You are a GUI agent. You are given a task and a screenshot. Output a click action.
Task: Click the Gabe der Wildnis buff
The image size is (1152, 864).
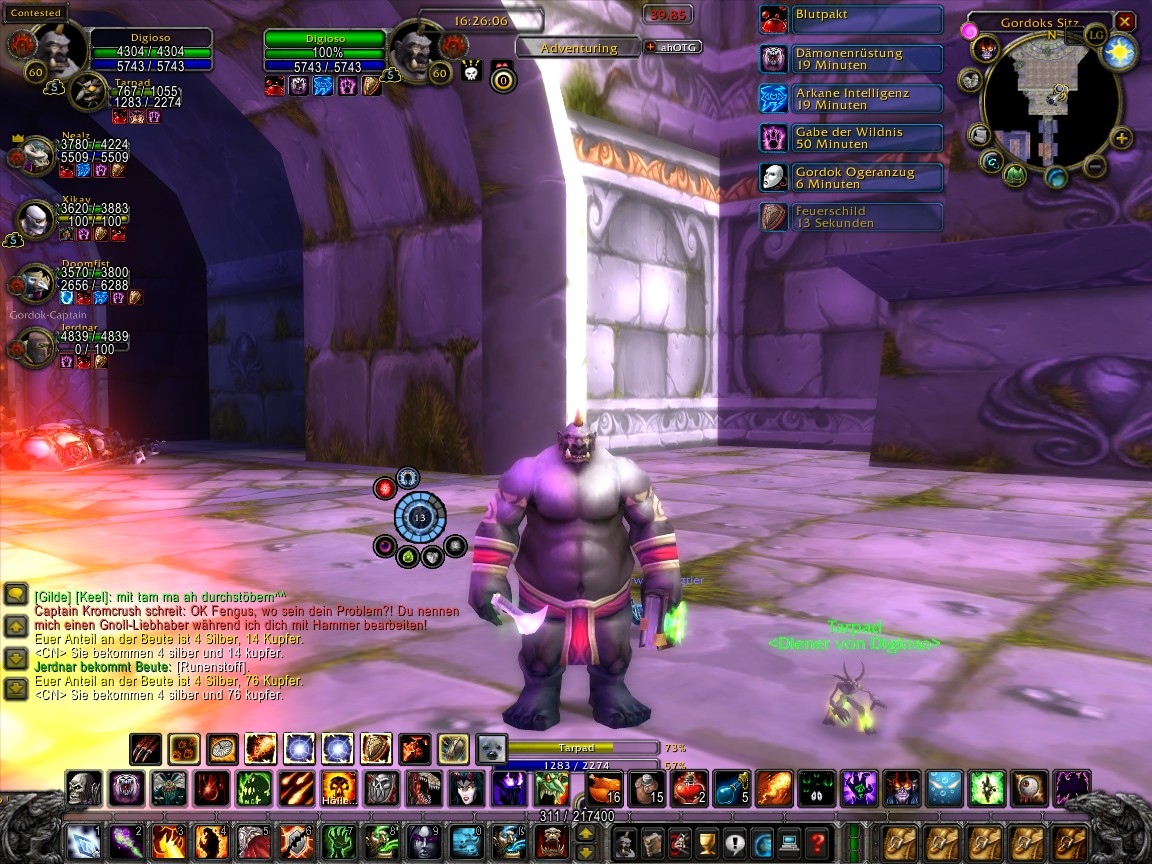pos(851,138)
